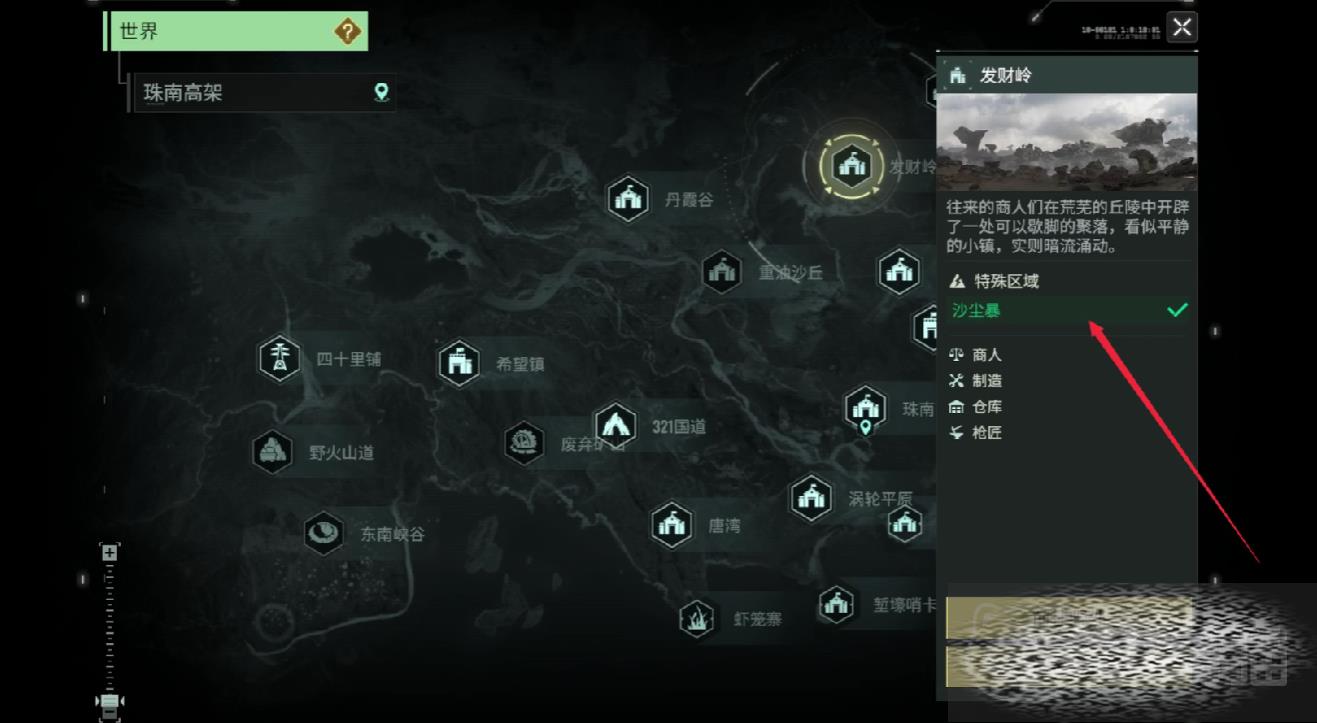Viewport: 1317px width, 723px height.
Task: Select the 希望镇 town marker
Action: [459, 363]
